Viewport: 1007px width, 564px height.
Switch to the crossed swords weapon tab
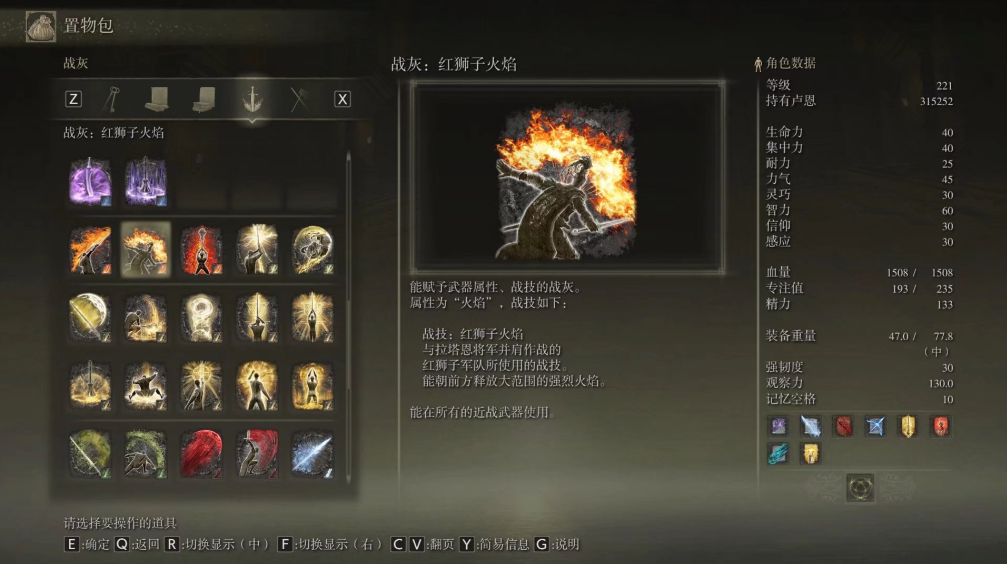[298, 99]
